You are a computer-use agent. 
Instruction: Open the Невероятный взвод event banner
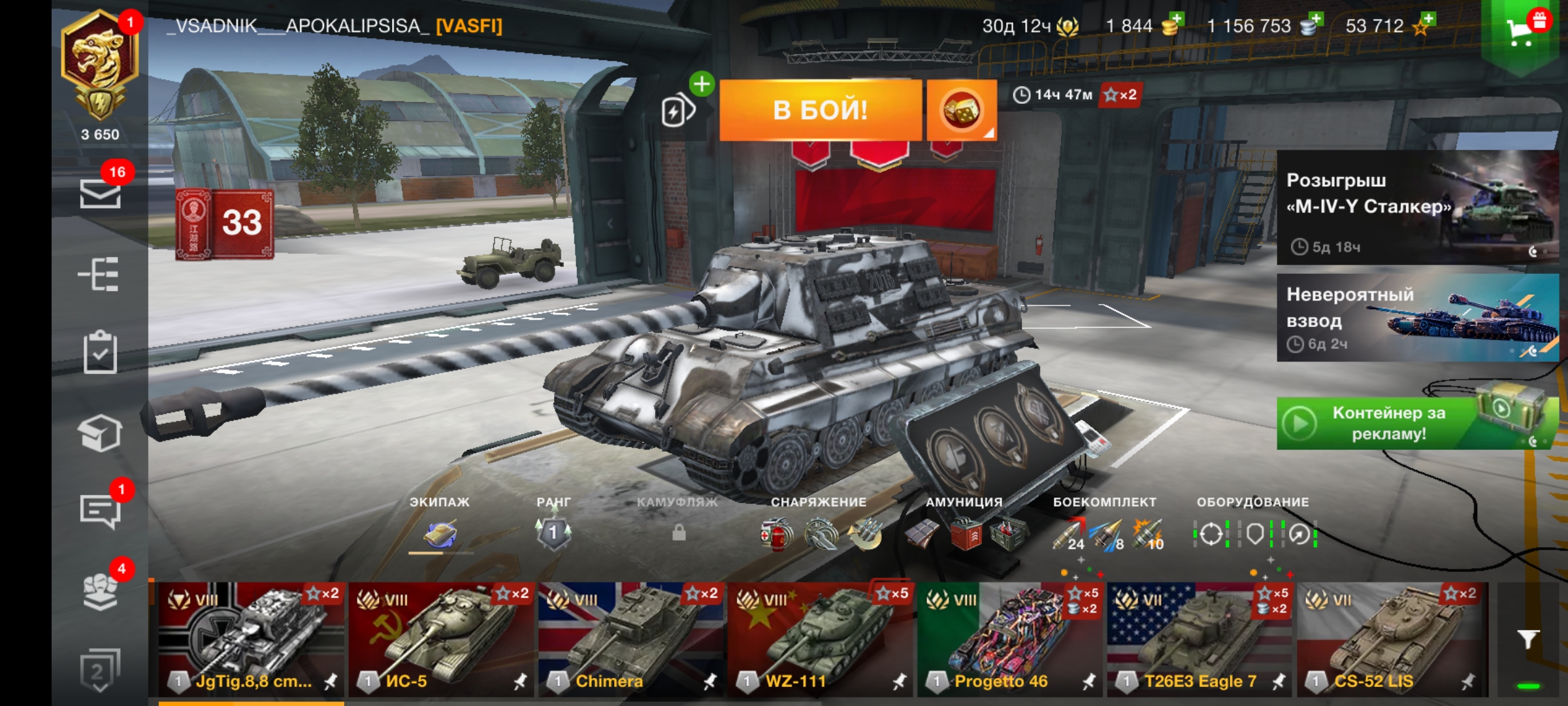tap(1416, 318)
